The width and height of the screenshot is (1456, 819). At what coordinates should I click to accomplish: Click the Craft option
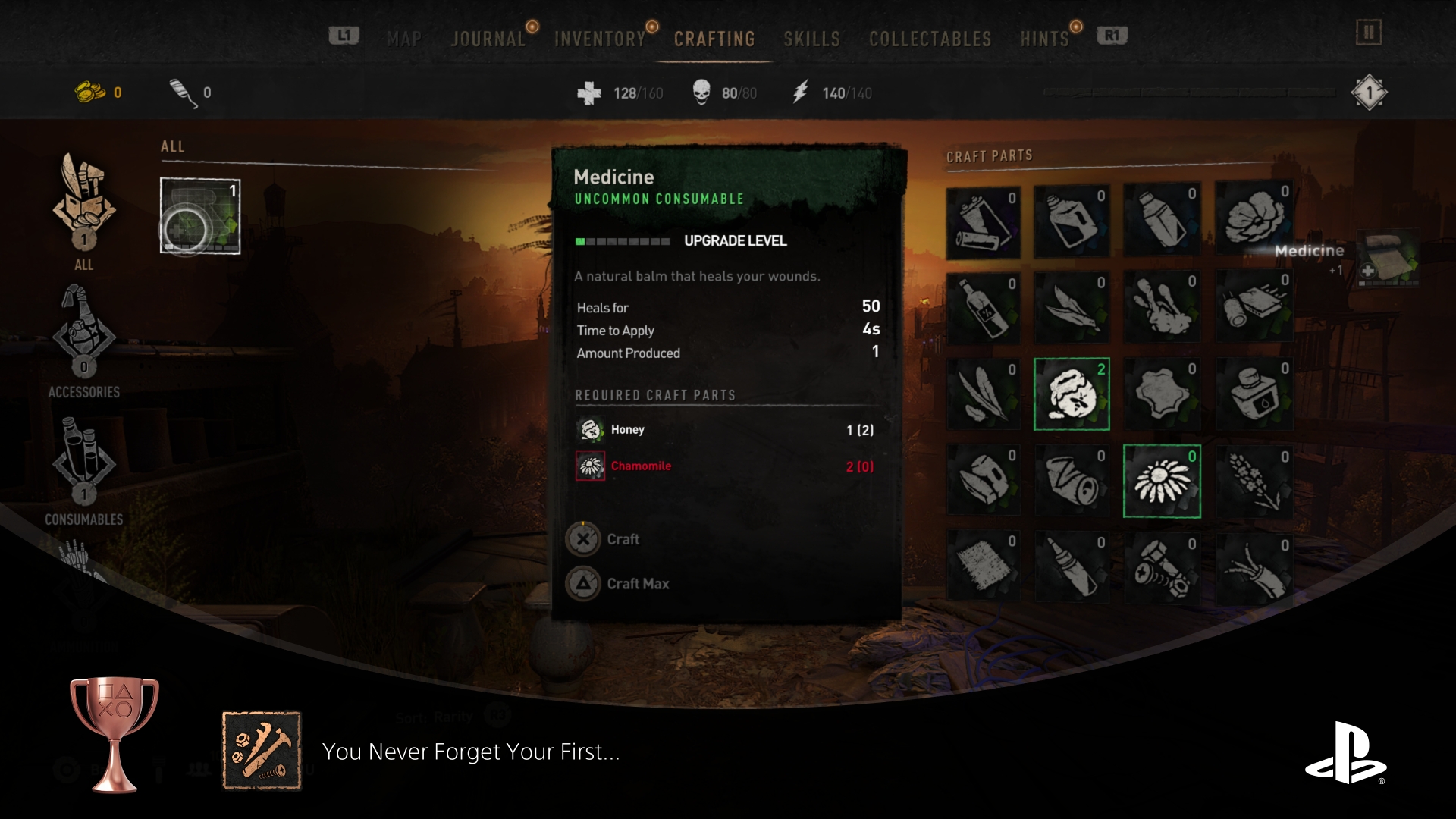point(622,539)
